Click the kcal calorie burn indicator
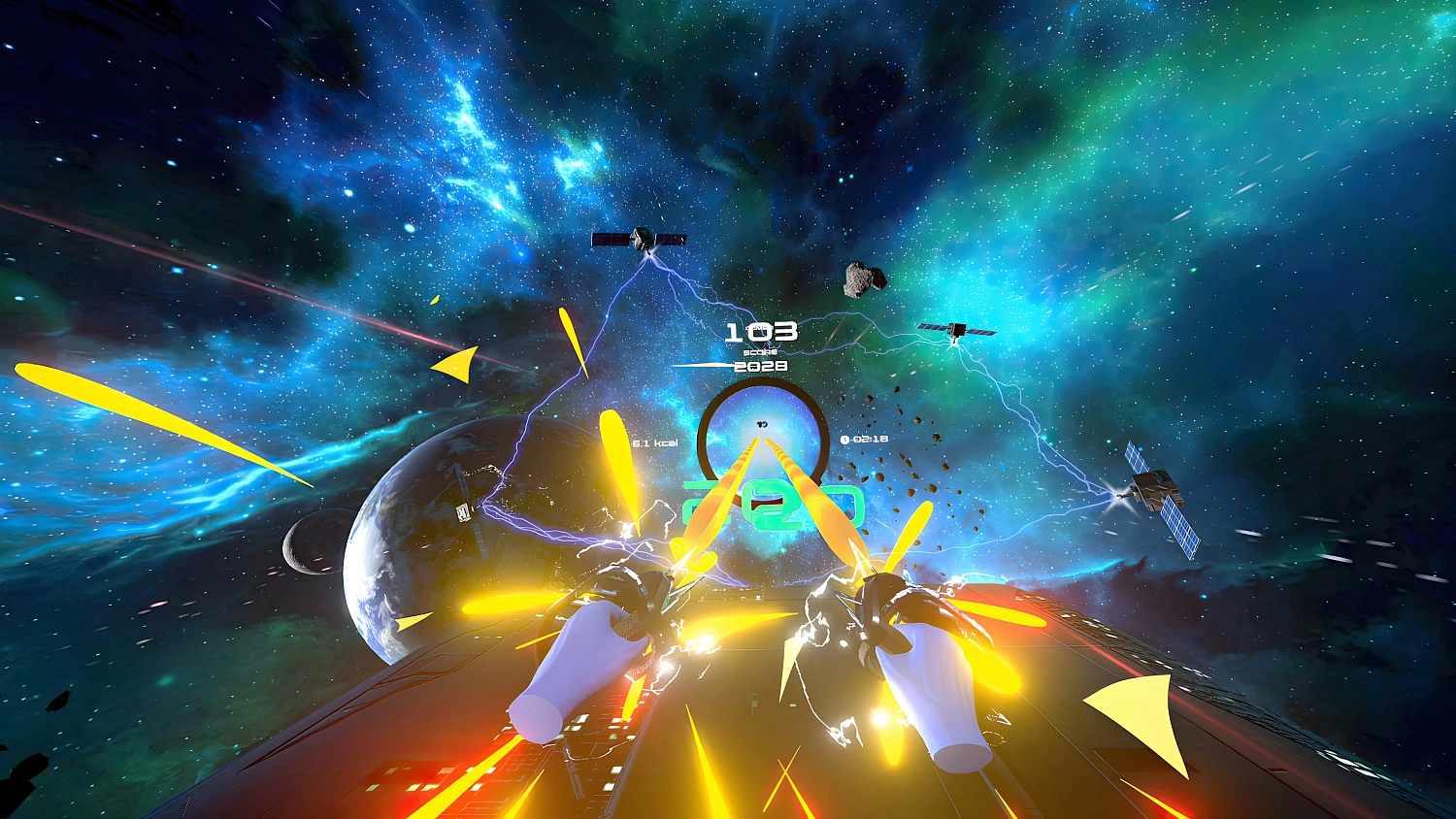This screenshot has height=819, width=1456. 653,442
